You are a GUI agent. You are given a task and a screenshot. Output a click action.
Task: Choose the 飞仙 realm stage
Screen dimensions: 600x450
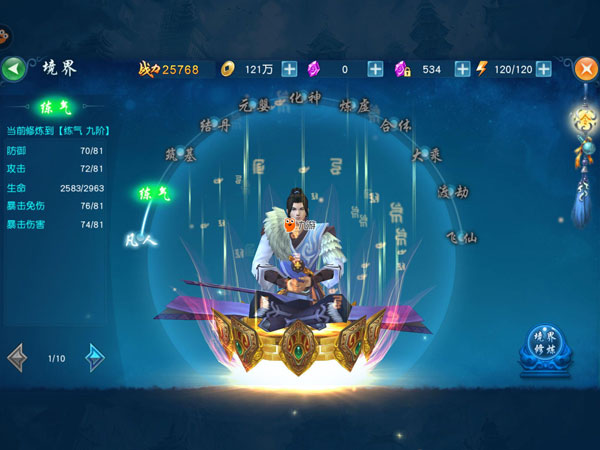pyautogui.click(x=461, y=239)
